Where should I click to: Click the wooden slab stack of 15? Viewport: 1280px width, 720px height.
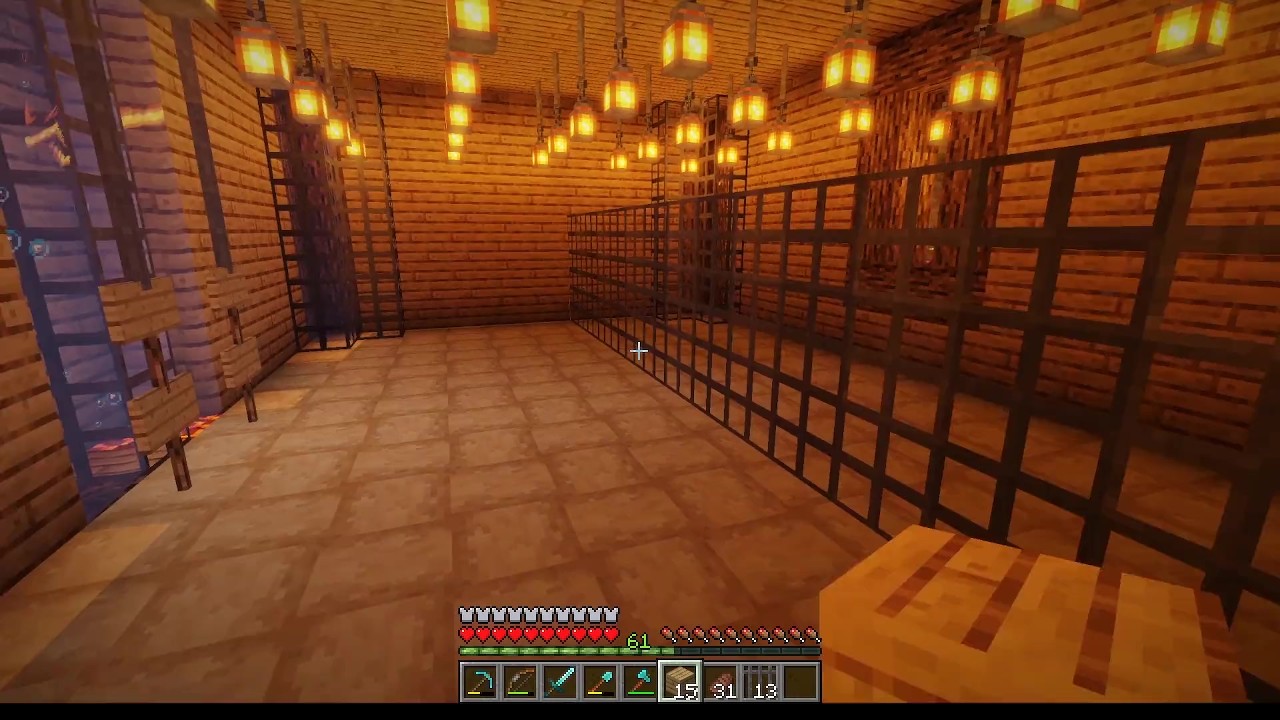680,682
